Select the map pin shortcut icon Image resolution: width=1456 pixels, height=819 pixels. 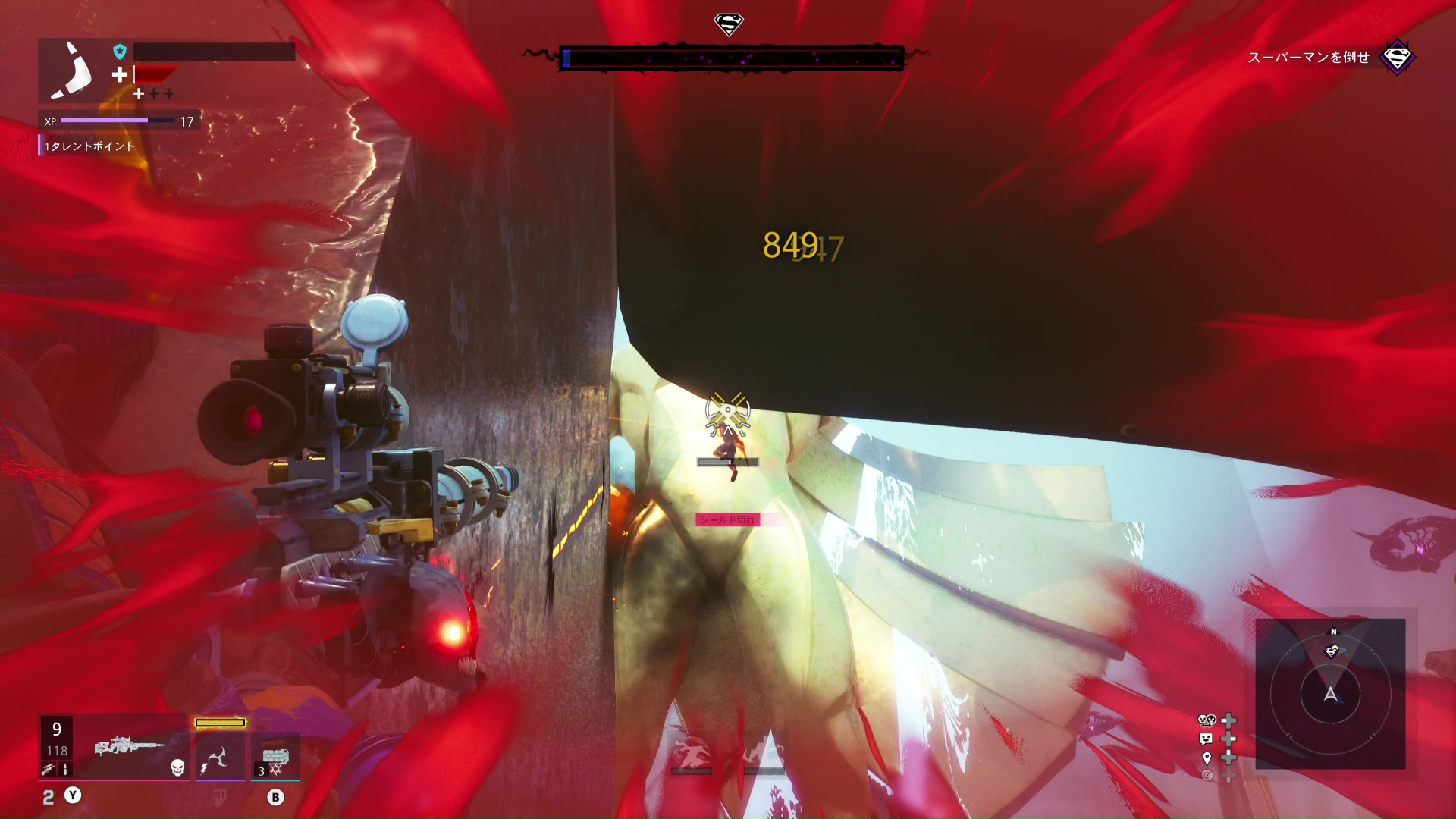pyautogui.click(x=1207, y=758)
